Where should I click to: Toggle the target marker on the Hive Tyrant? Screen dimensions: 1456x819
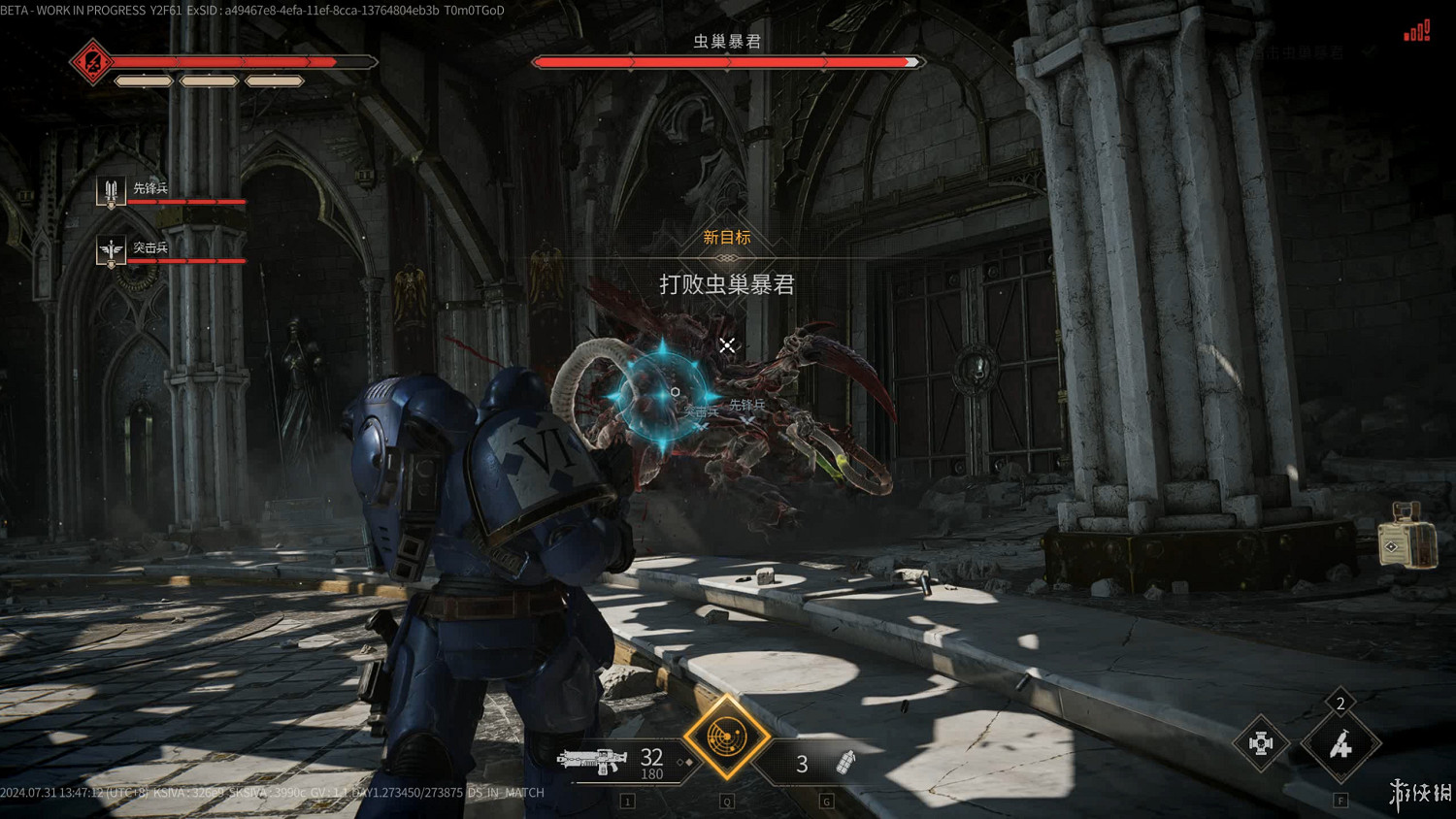[727, 344]
